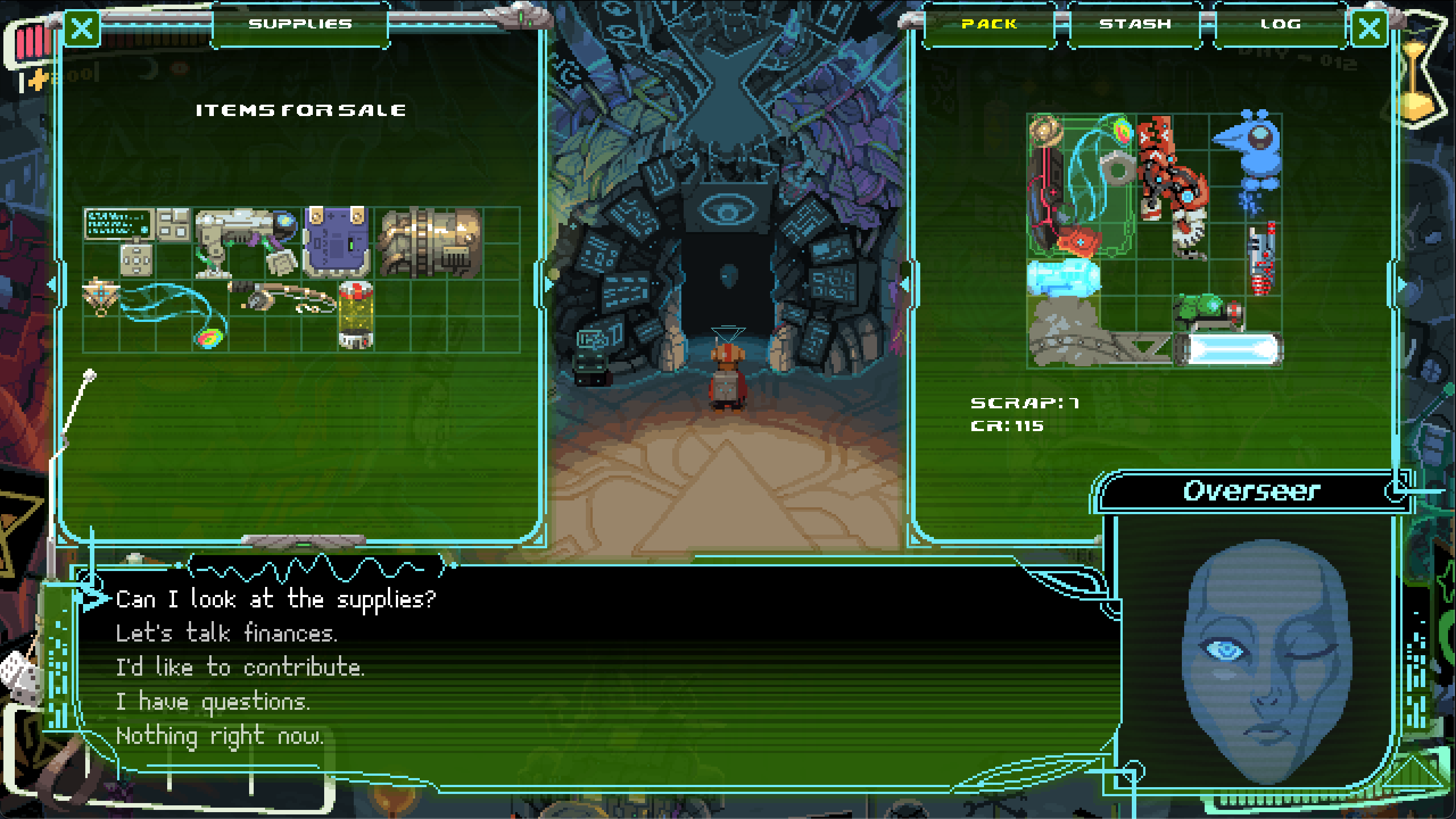The height and width of the screenshot is (819, 1456).
Task: Select "Let's talk finances." reply
Action: click(226, 633)
